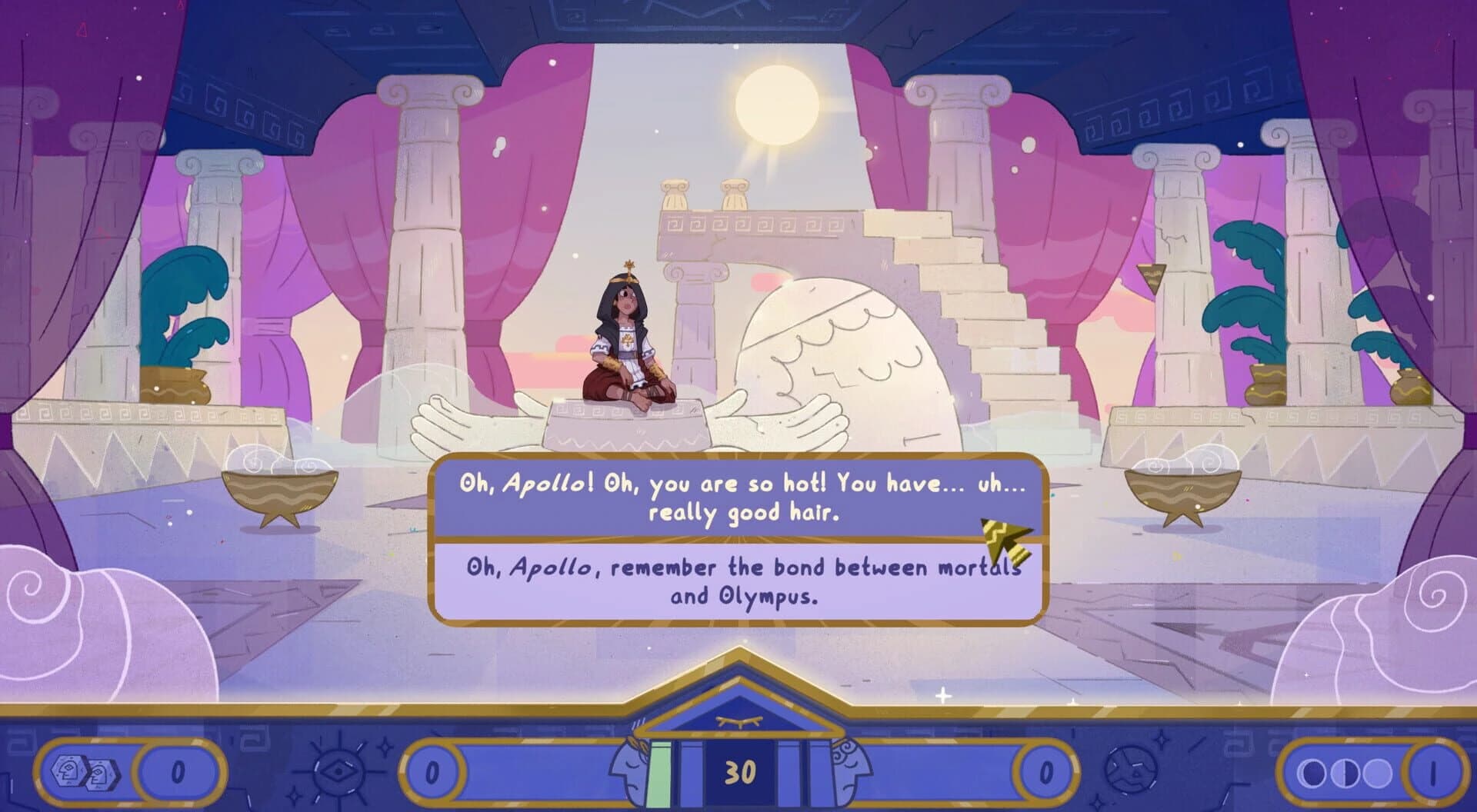Expand the right moon phase counter pill

tap(1371, 774)
